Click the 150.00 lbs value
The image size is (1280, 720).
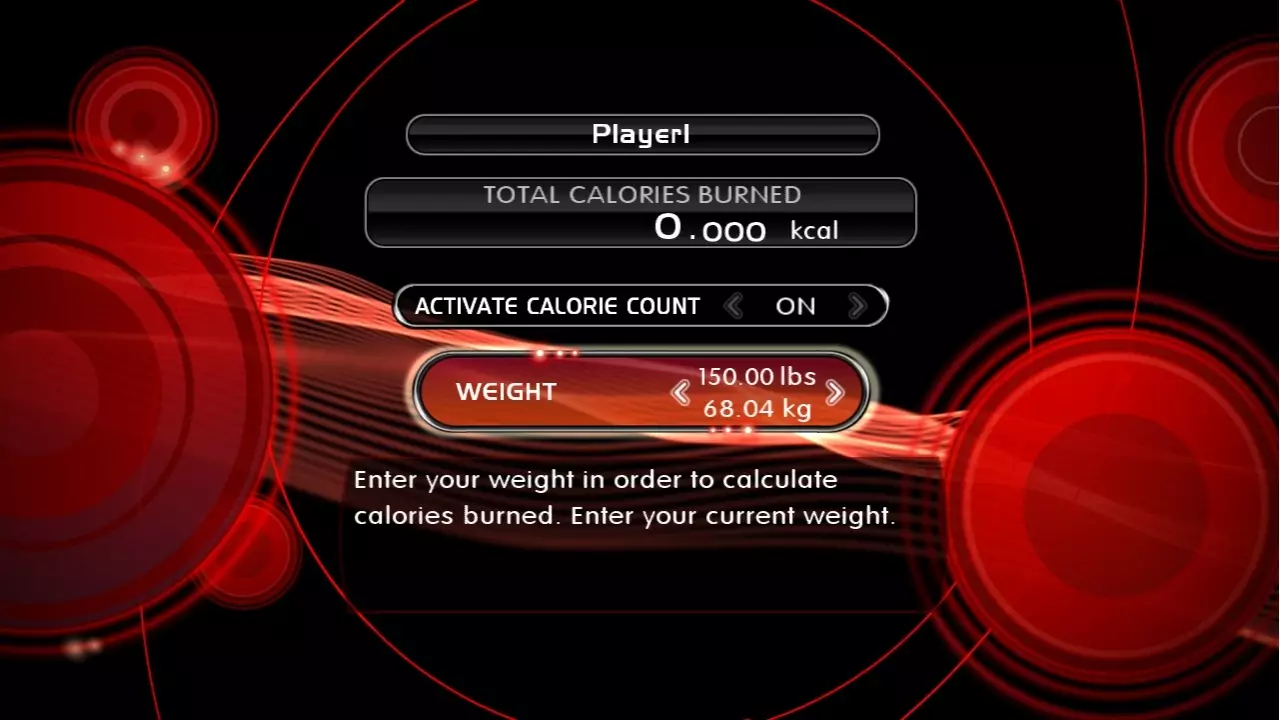coord(758,377)
